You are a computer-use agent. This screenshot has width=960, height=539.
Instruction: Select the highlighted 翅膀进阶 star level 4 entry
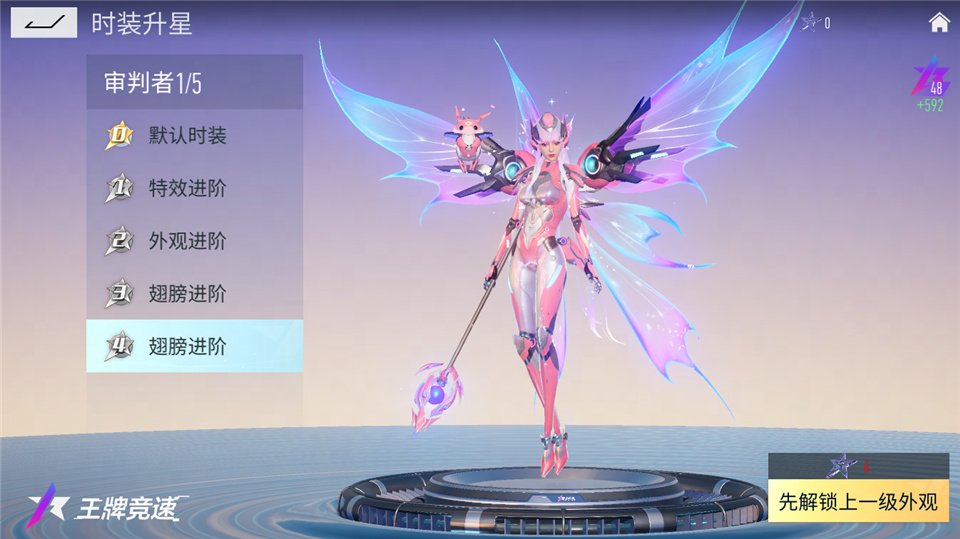[194, 347]
